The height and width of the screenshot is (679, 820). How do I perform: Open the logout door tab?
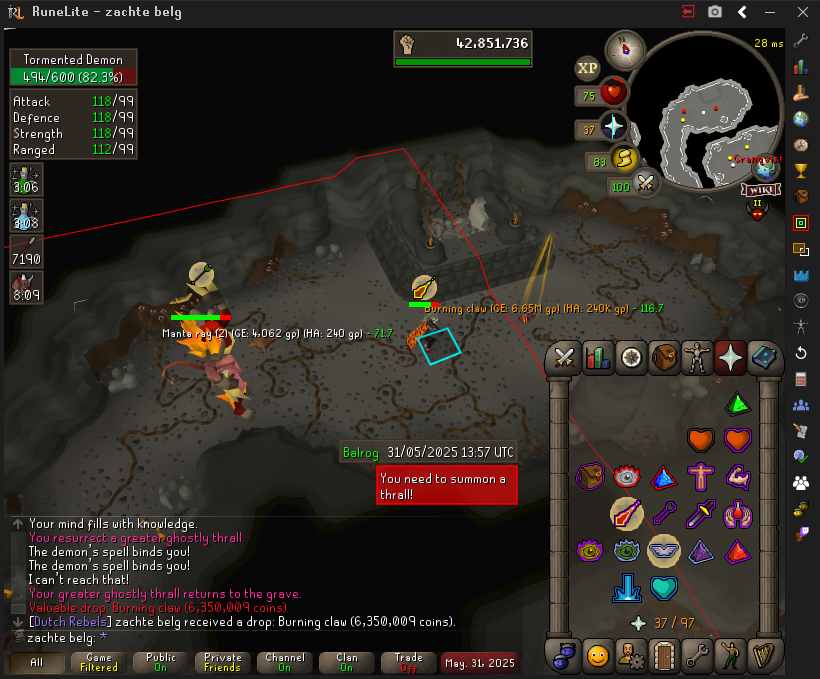click(664, 656)
